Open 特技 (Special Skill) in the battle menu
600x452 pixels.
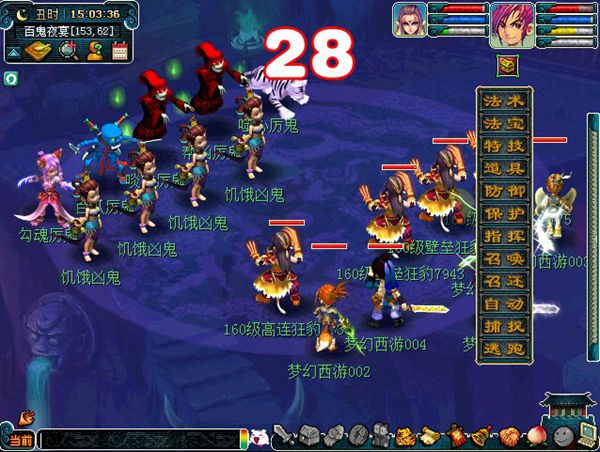[504, 146]
